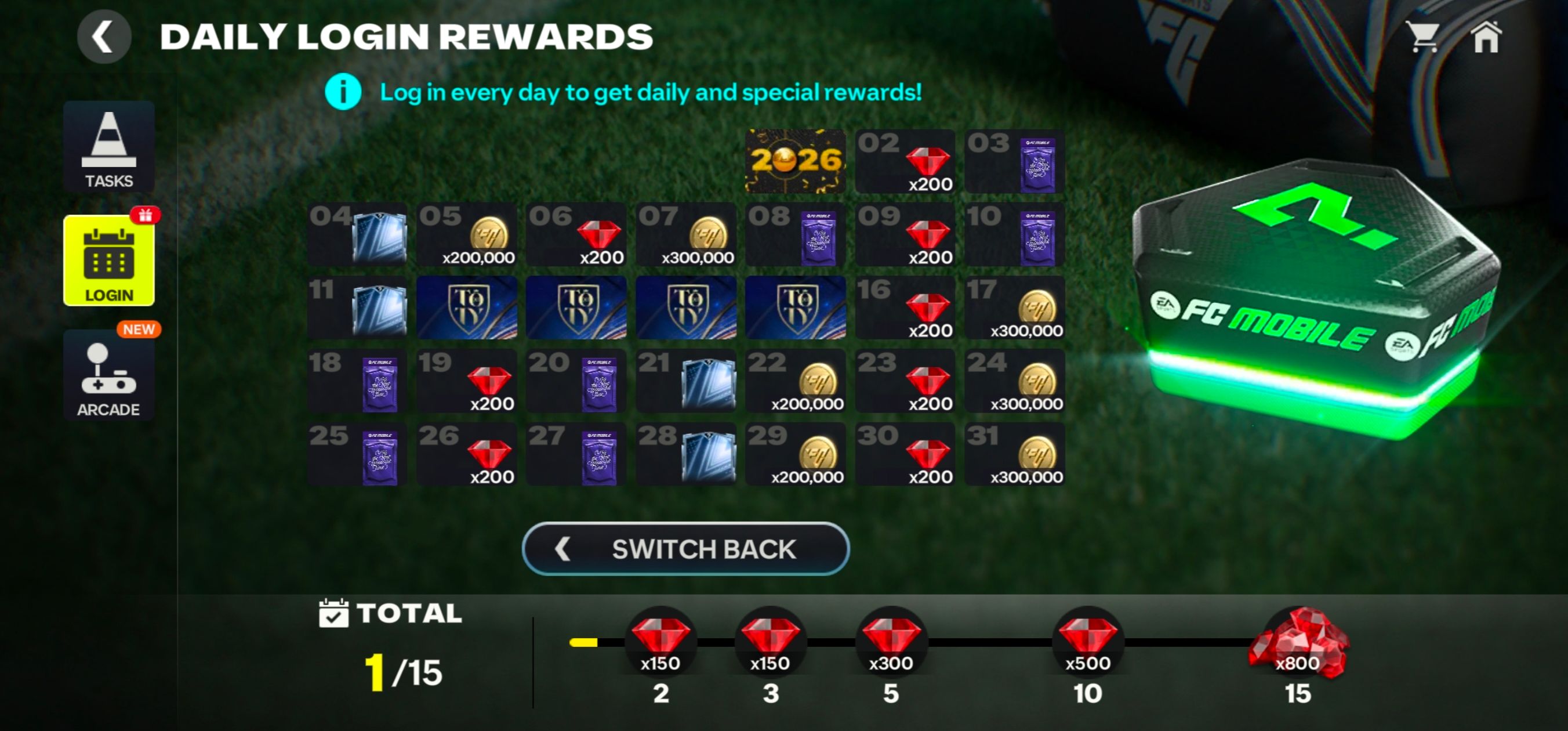Click the Switch Back button
The image size is (1568, 731).
pyautogui.click(x=685, y=549)
